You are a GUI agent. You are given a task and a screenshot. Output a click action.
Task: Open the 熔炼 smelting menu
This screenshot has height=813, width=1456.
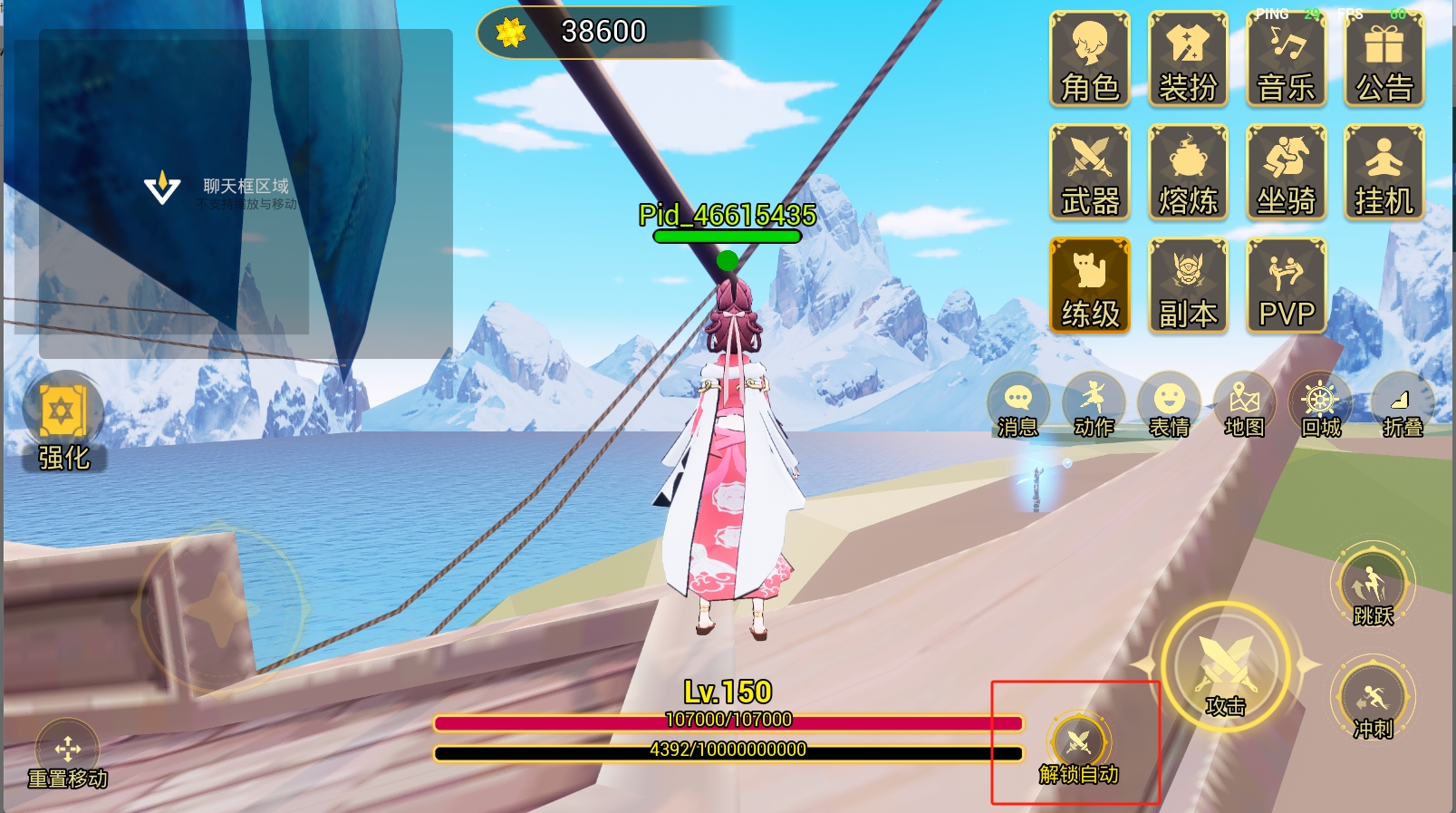click(x=1188, y=173)
